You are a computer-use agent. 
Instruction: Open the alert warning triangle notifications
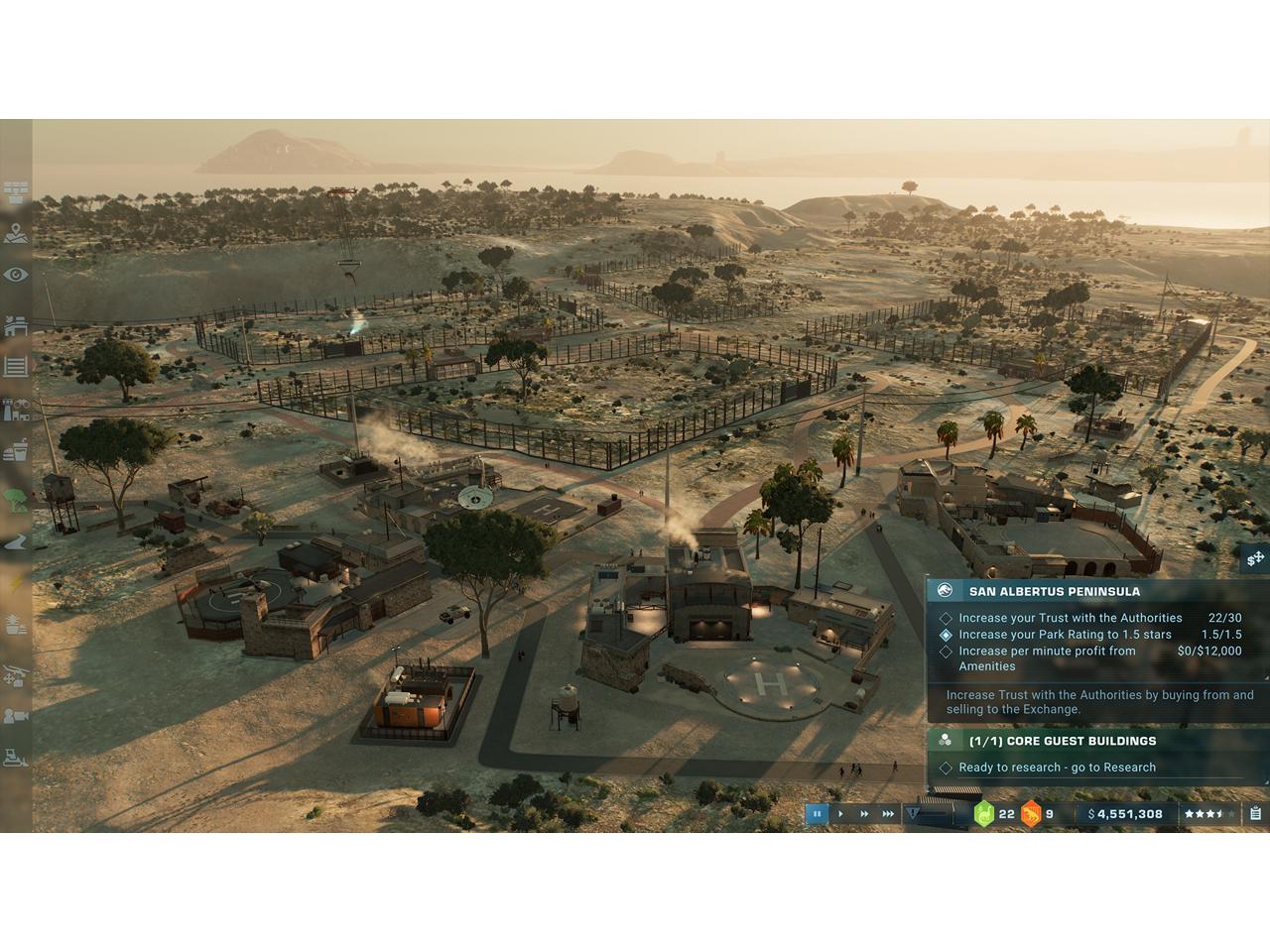point(914,814)
